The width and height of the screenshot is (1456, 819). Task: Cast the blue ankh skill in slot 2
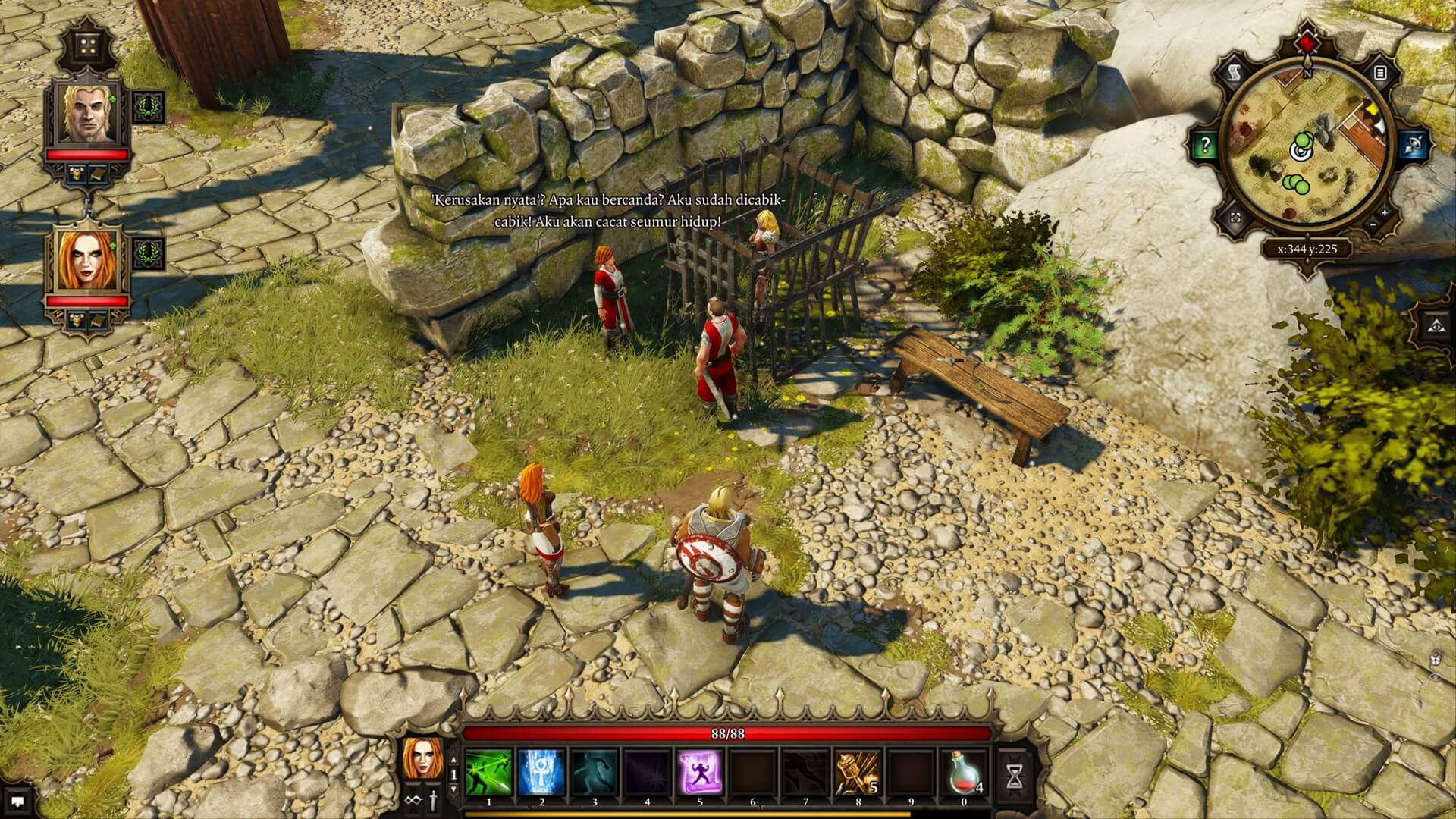pos(541,773)
